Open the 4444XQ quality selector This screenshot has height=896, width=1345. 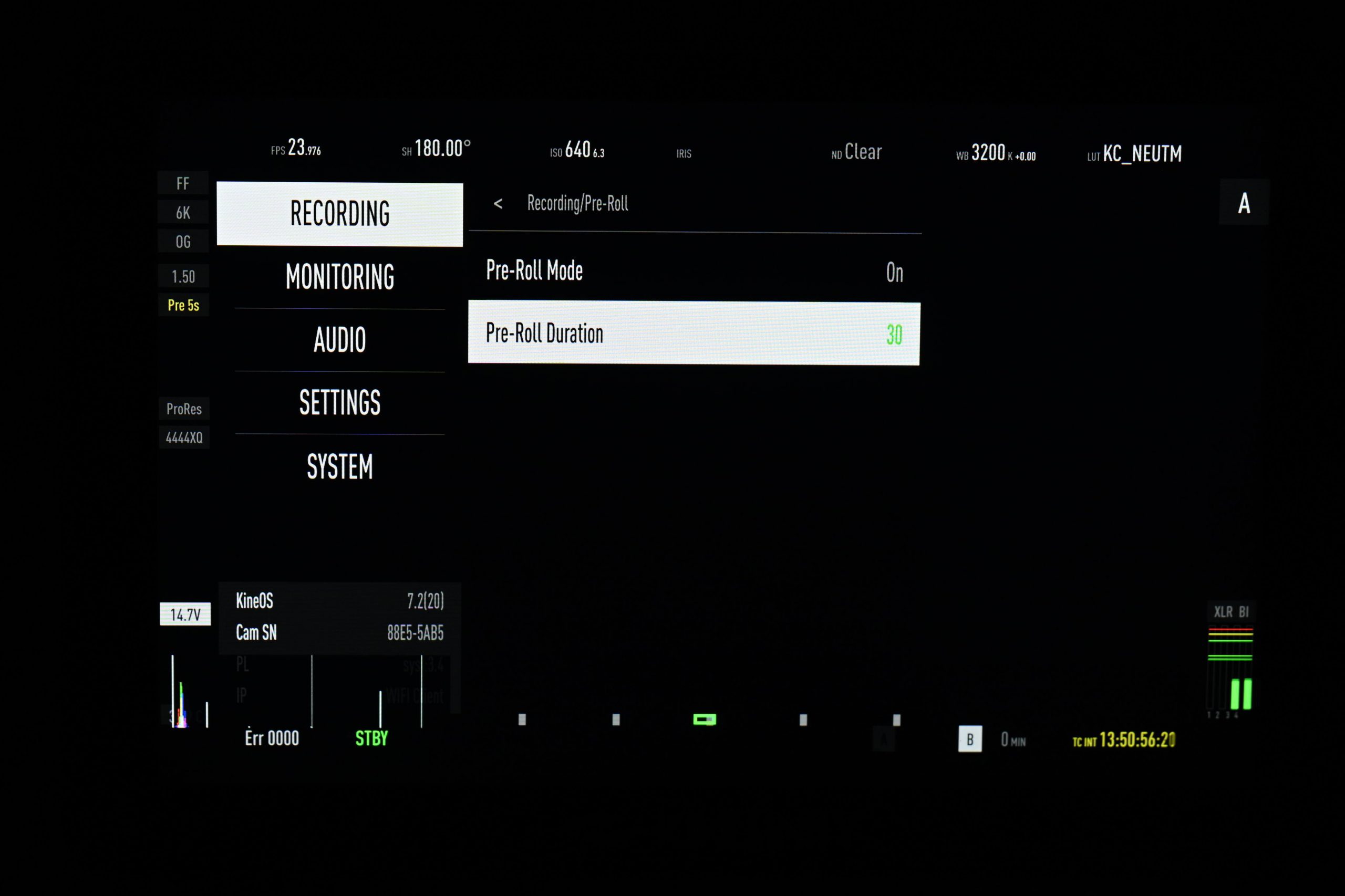183,437
